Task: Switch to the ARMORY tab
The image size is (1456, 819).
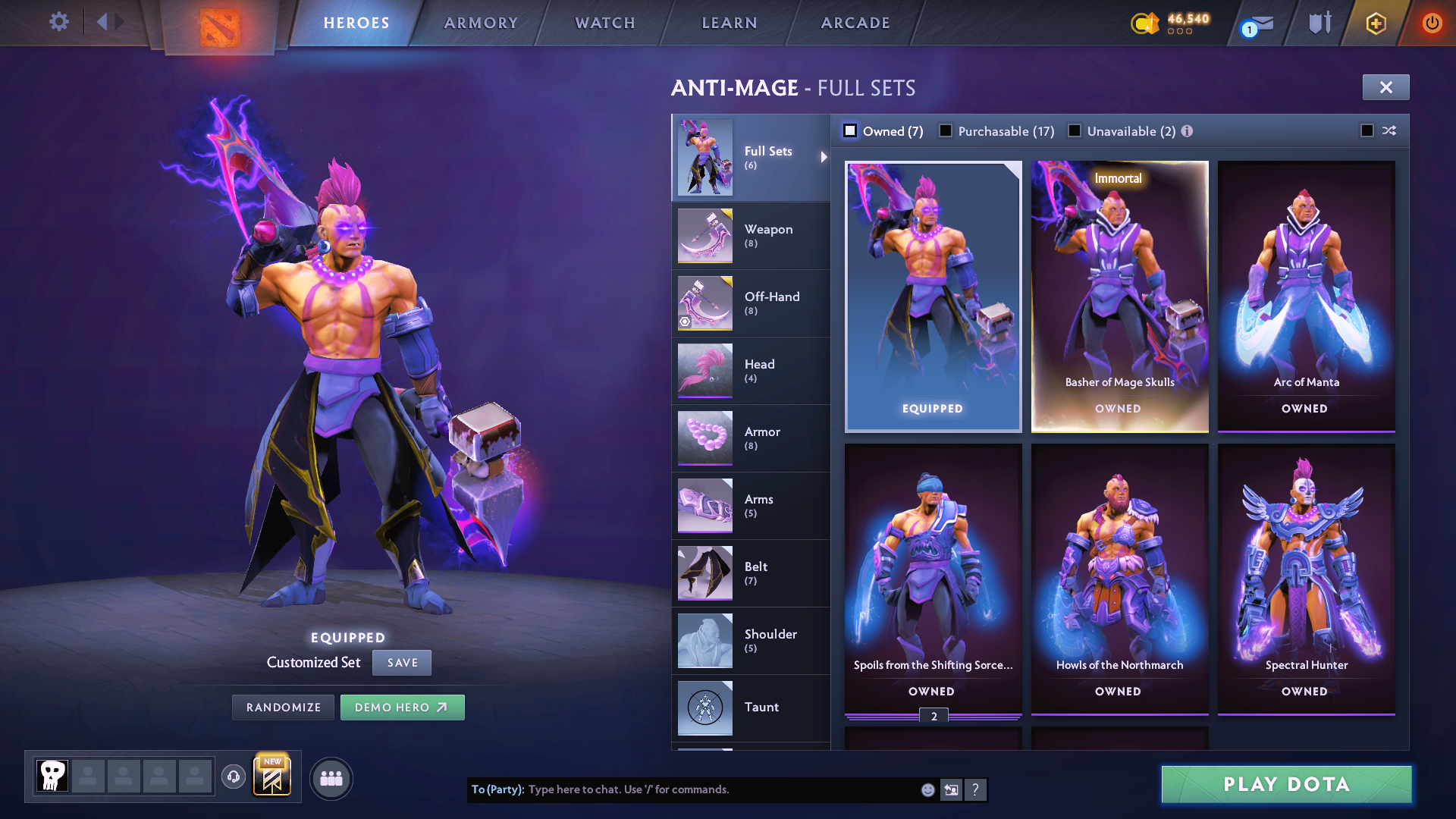Action: tap(481, 23)
